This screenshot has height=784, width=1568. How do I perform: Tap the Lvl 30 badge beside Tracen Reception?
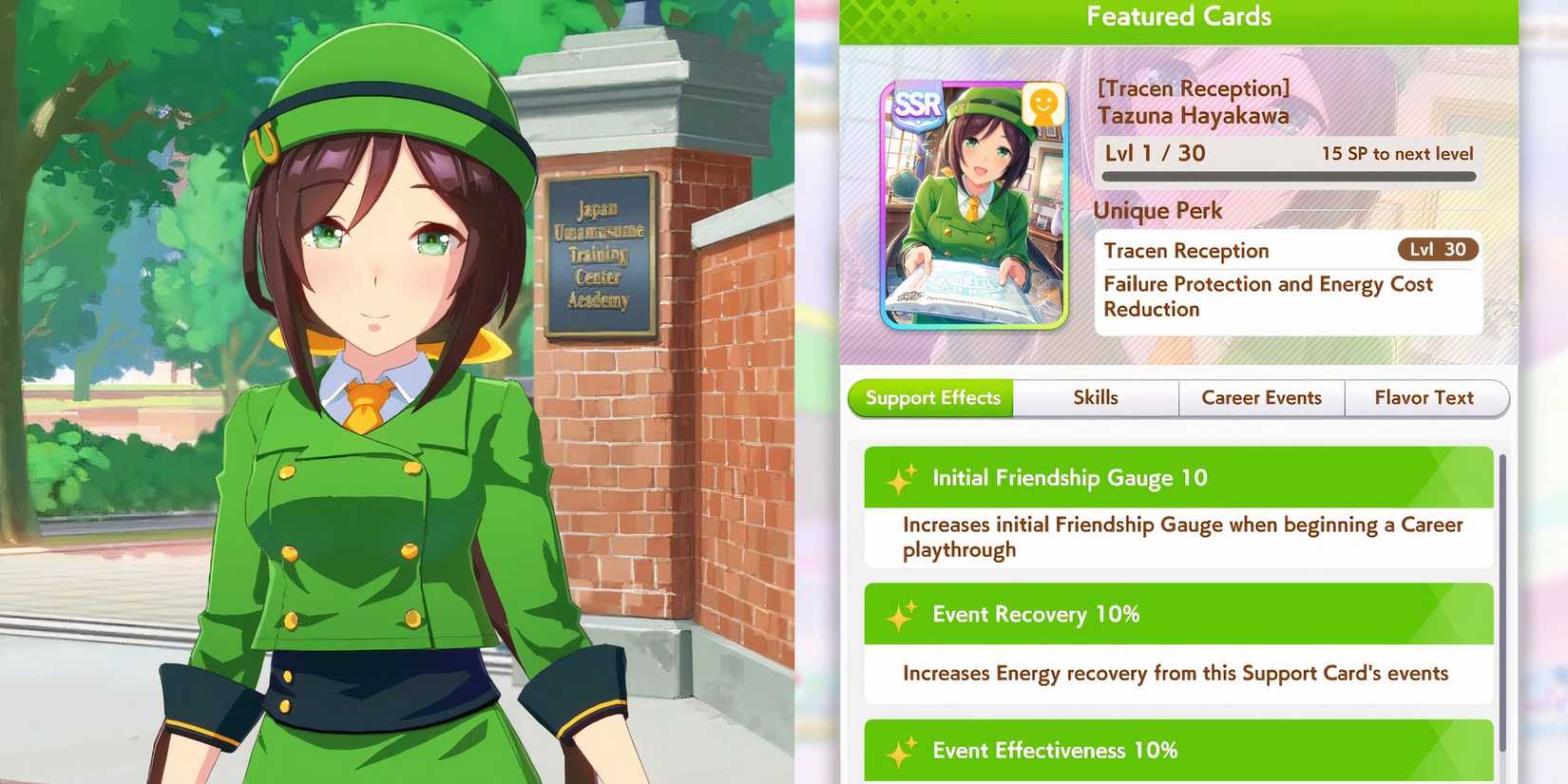point(1438,249)
